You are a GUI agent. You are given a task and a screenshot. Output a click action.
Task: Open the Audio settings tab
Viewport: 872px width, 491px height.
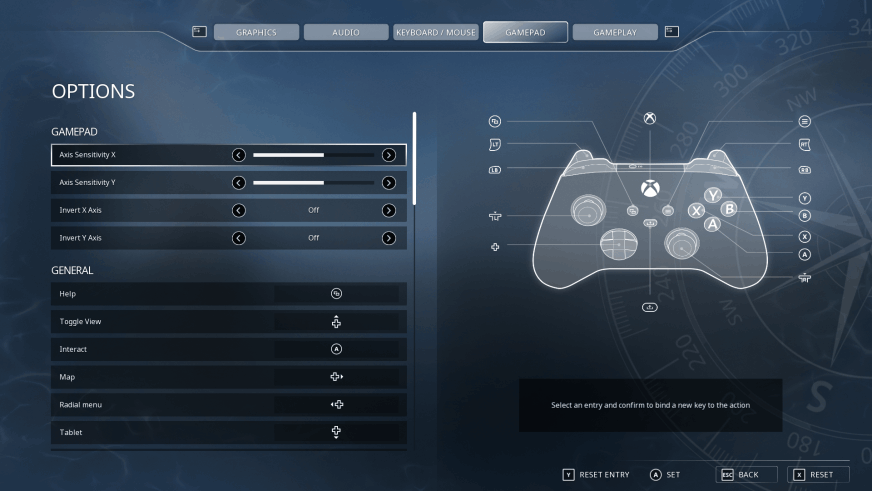[346, 32]
